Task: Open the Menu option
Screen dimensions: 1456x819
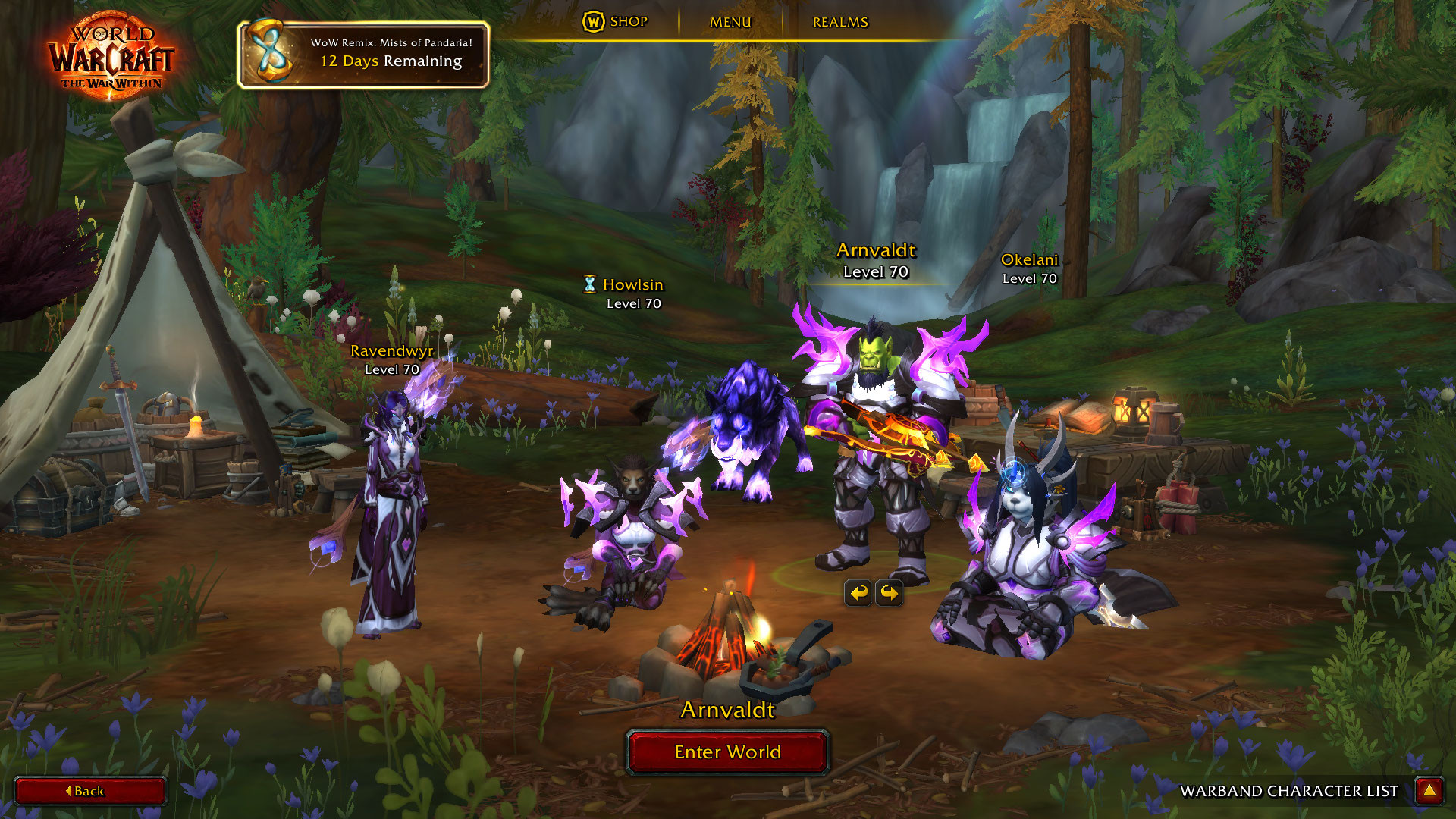Action: [730, 22]
